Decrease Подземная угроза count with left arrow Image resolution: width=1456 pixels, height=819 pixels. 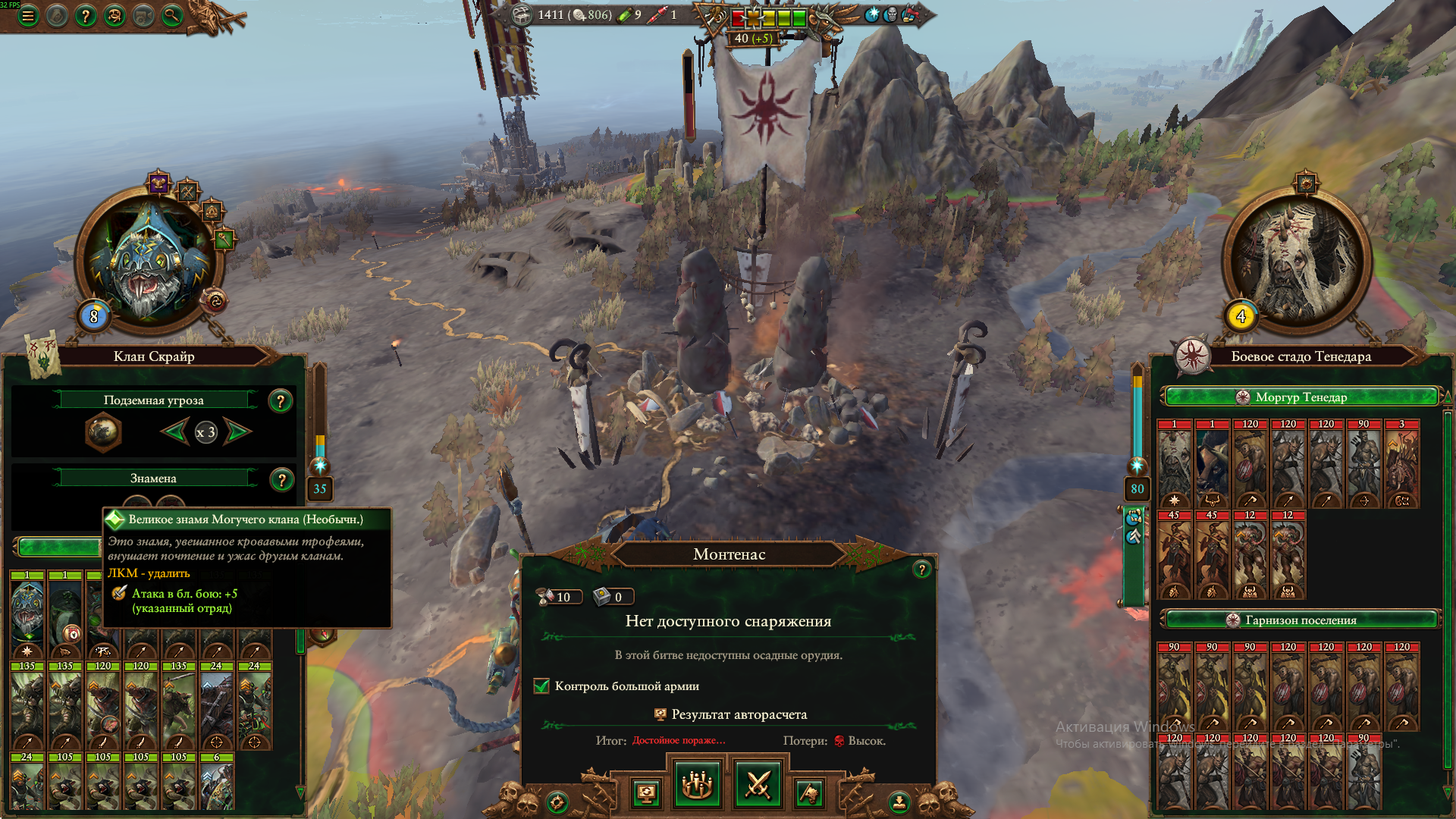coord(174,432)
